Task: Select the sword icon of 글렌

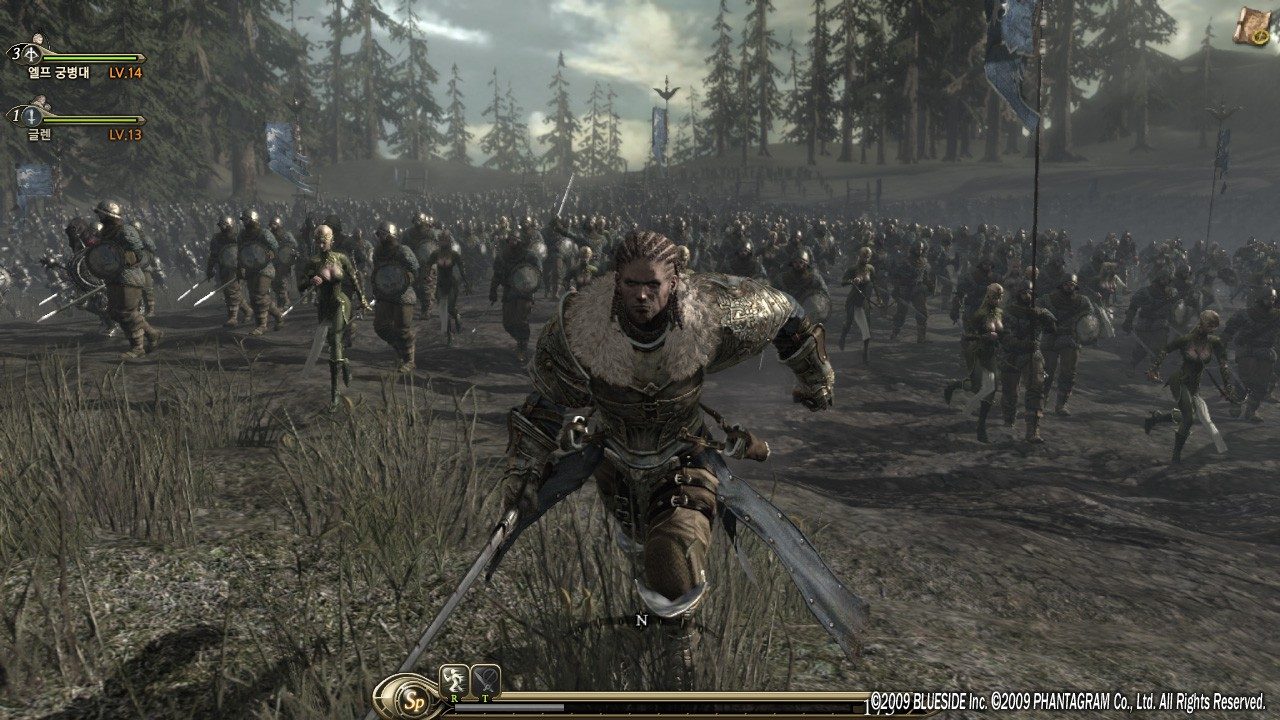Action: [33, 118]
